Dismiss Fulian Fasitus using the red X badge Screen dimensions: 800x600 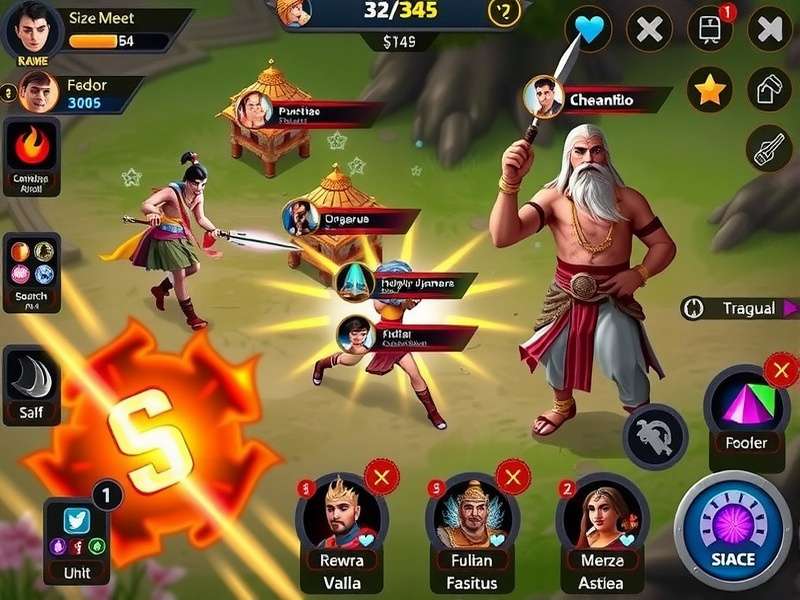(513, 478)
